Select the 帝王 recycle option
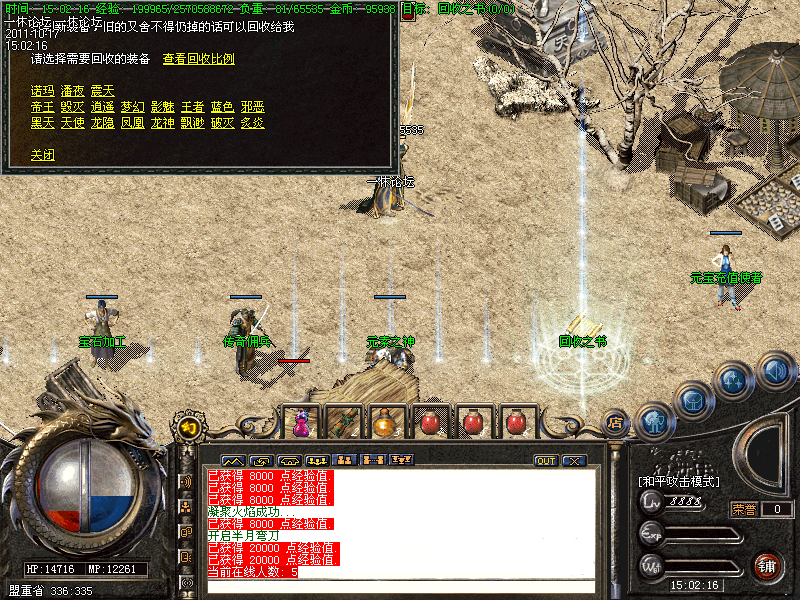The image size is (800, 600). [42, 107]
